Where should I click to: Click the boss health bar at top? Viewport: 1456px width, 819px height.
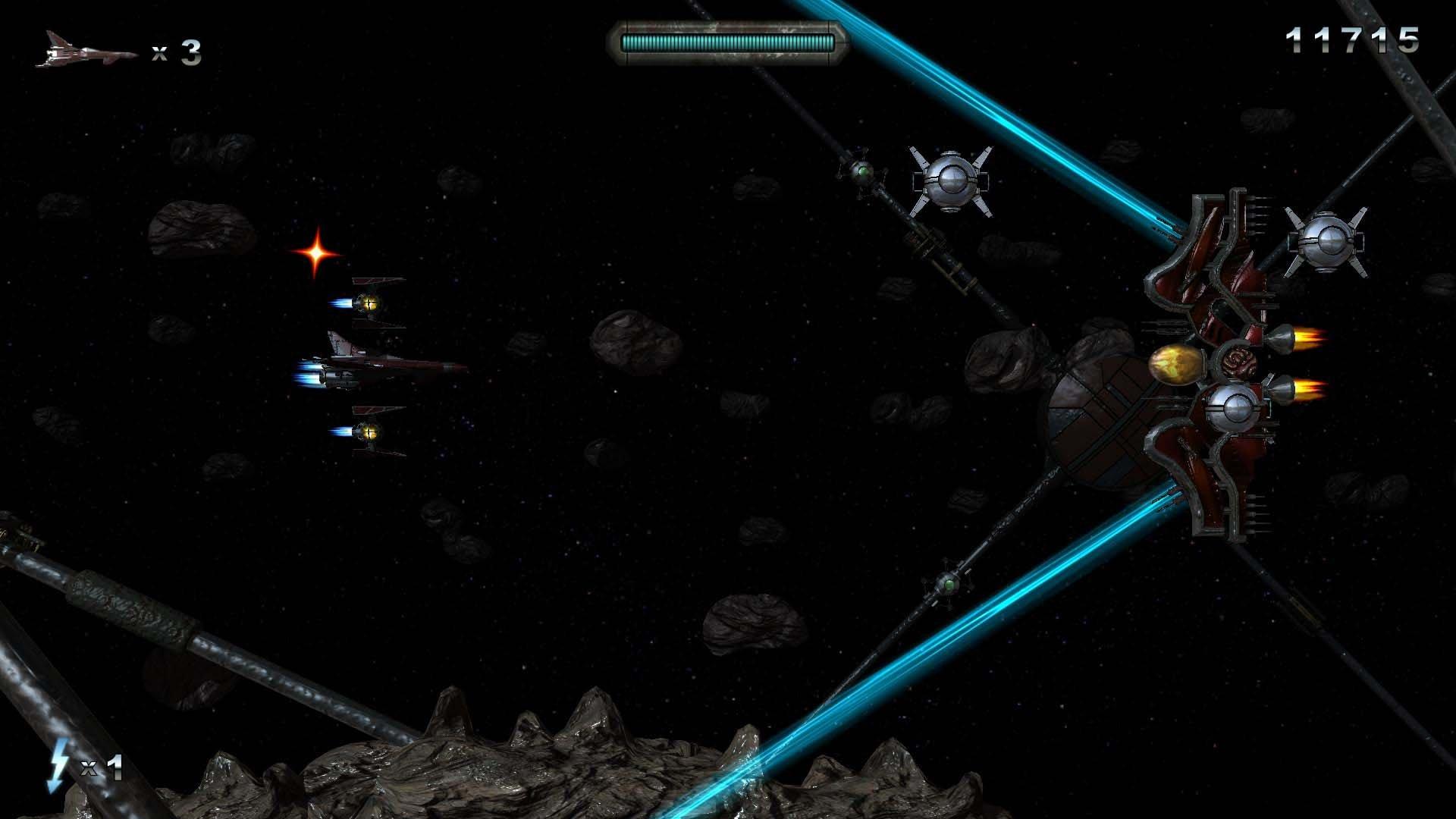728,42
